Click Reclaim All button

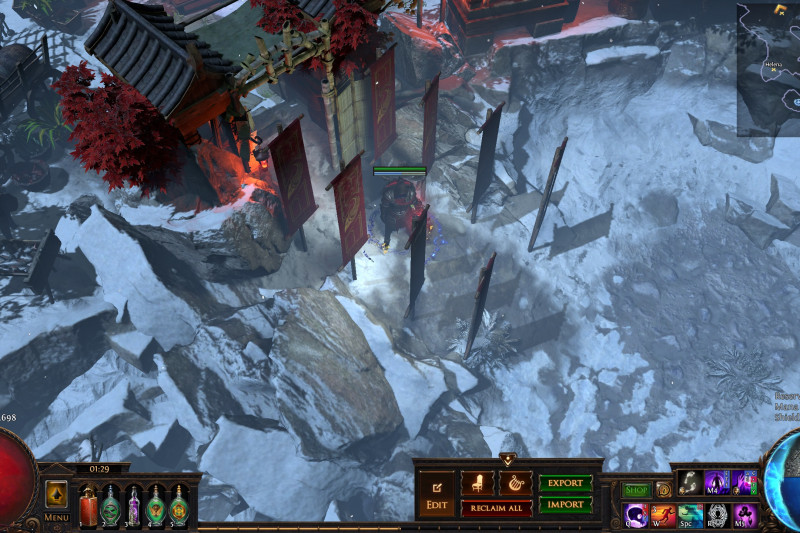pyautogui.click(x=496, y=508)
